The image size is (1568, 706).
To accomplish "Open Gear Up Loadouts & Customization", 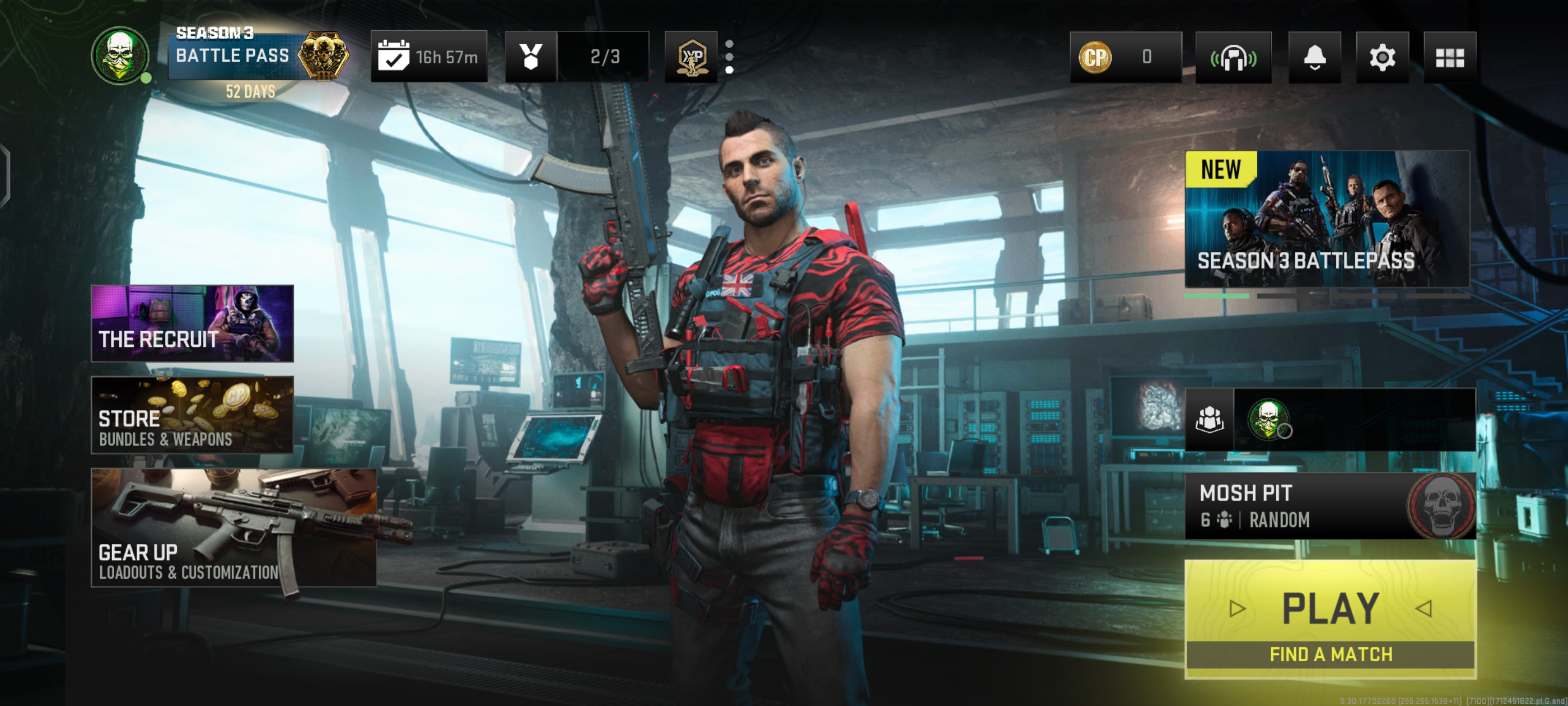I will [234, 527].
